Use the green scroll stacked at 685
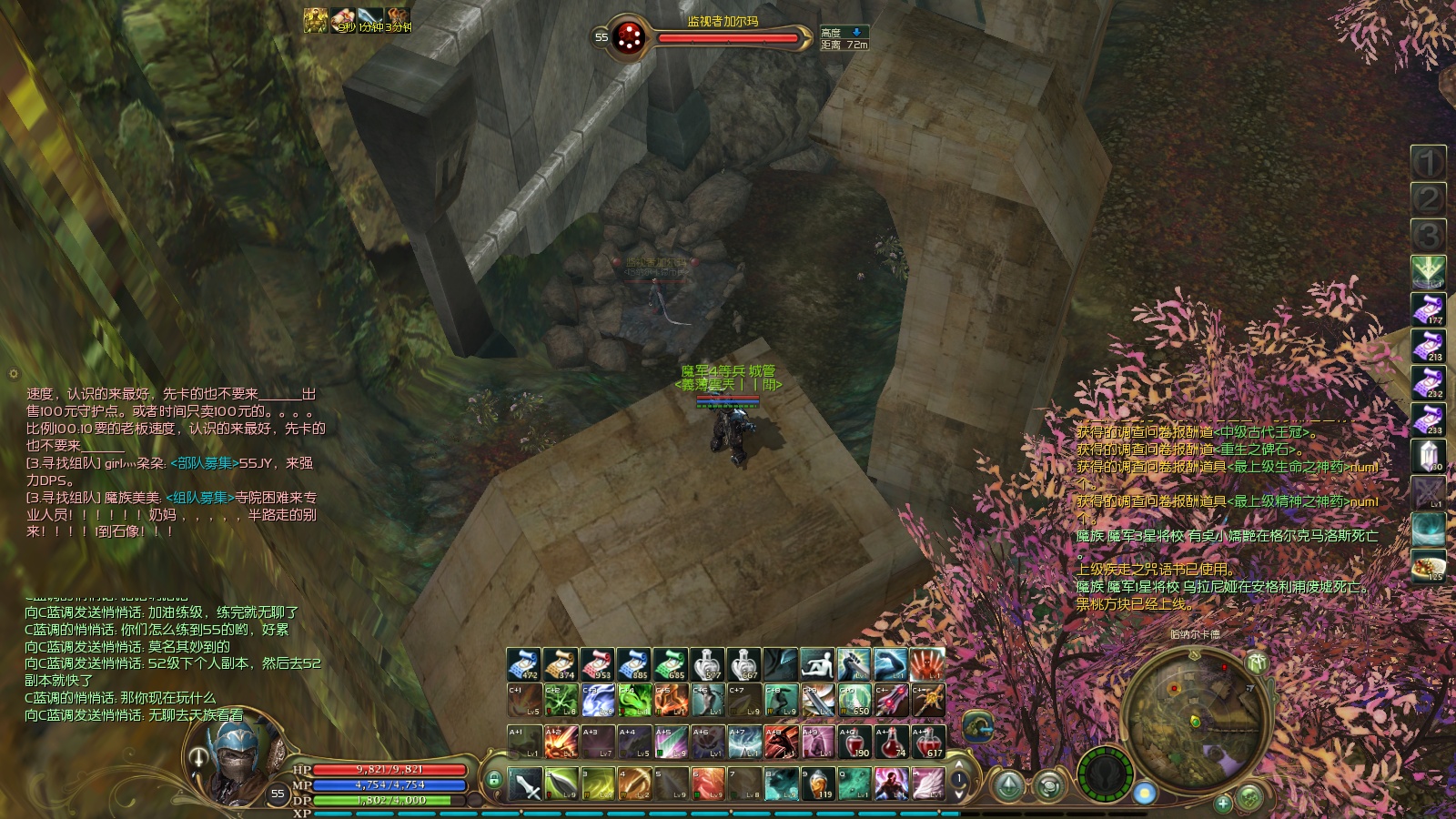 671,664
